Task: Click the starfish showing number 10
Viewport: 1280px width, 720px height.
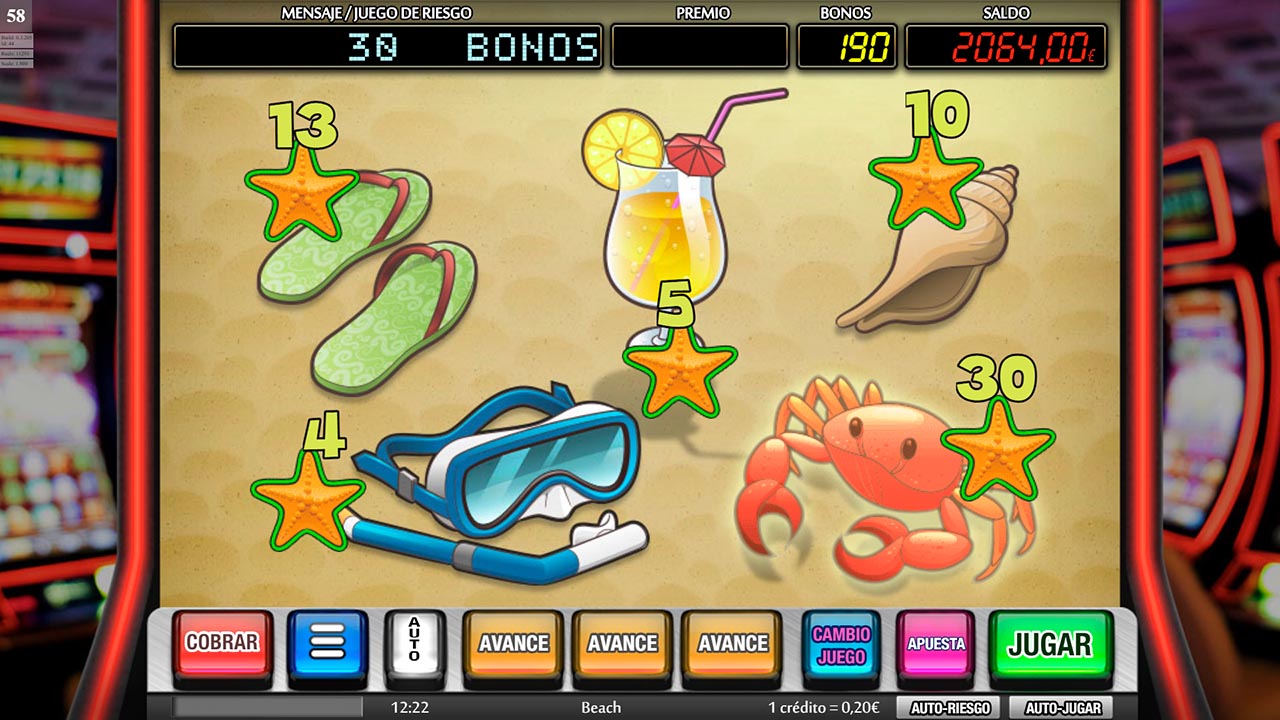Action: pos(925,190)
